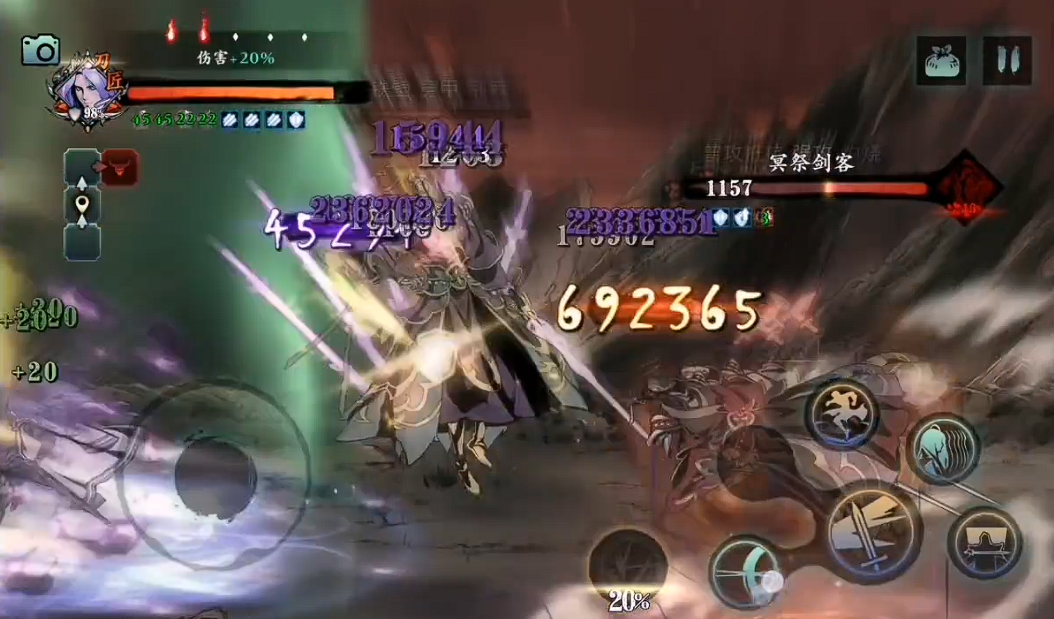Tap the red bull-head room marker

click(x=119, y=167)
